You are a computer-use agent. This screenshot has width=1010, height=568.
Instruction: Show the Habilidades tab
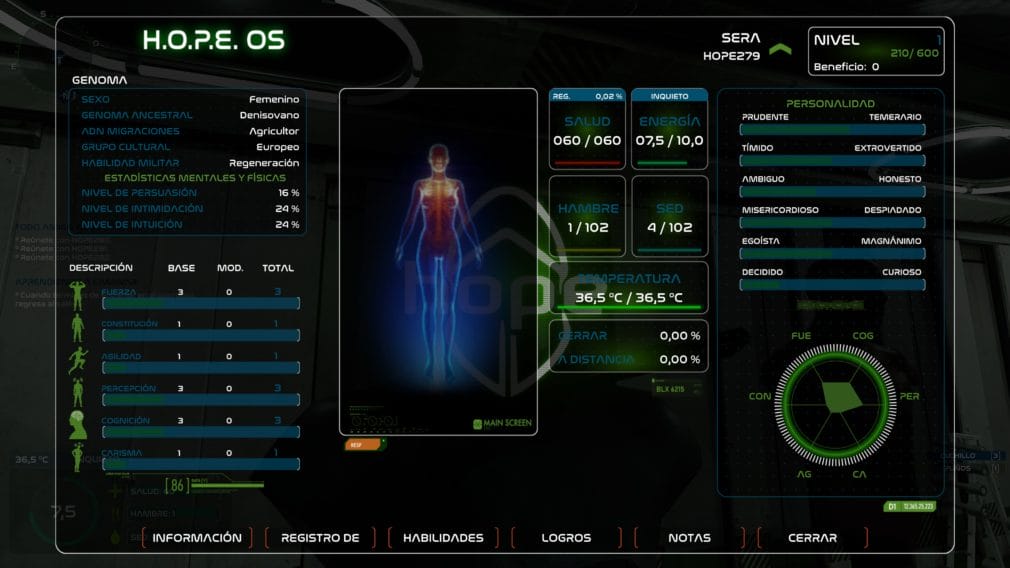click(443, 538)
